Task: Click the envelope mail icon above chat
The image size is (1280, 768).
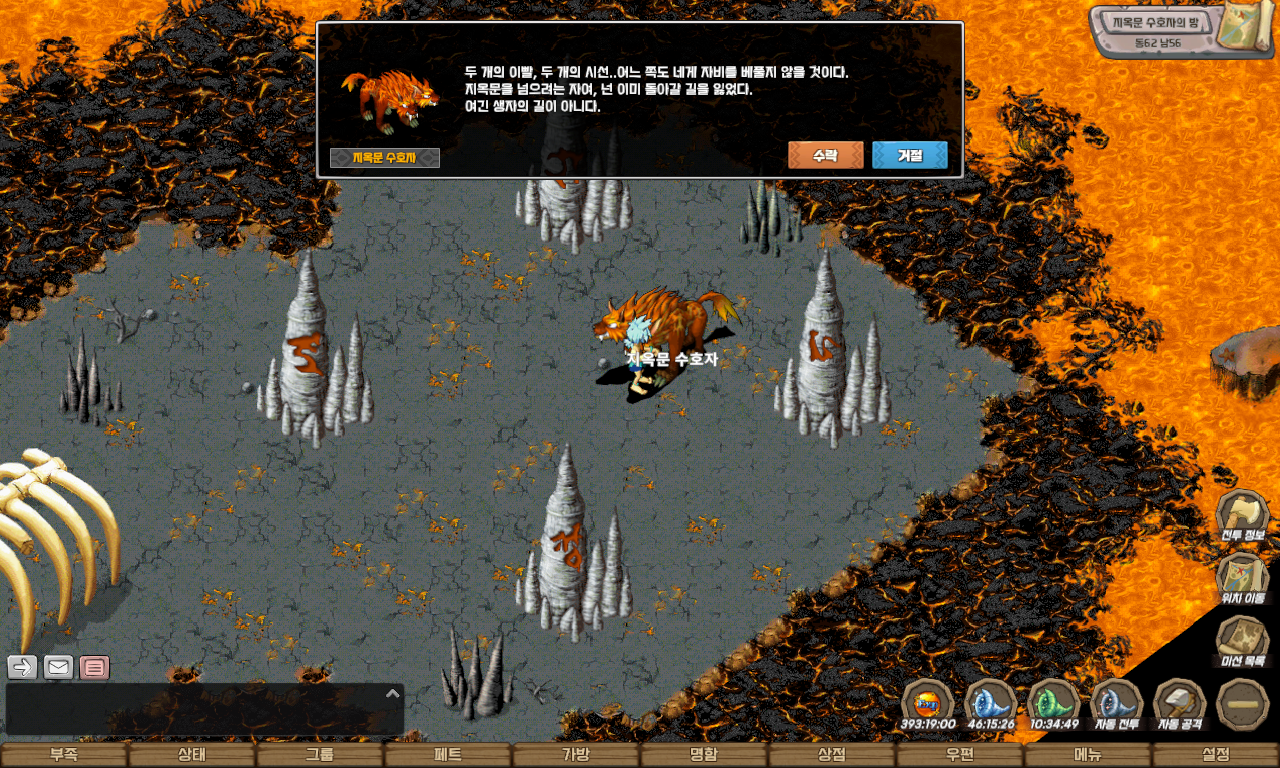Action: (x=58, y=667)
